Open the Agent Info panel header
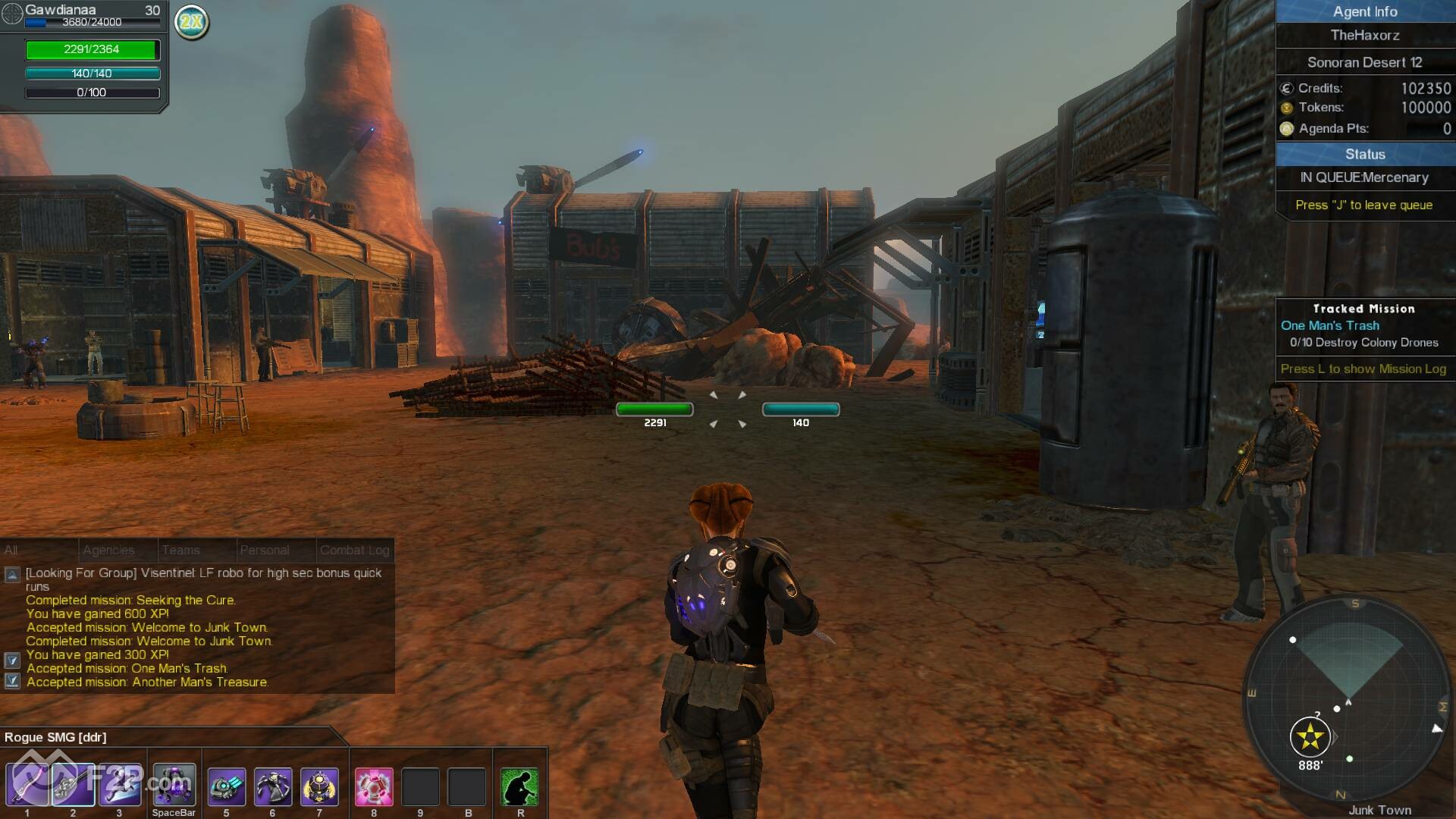1456x819 pixels. pos(1364,11)
